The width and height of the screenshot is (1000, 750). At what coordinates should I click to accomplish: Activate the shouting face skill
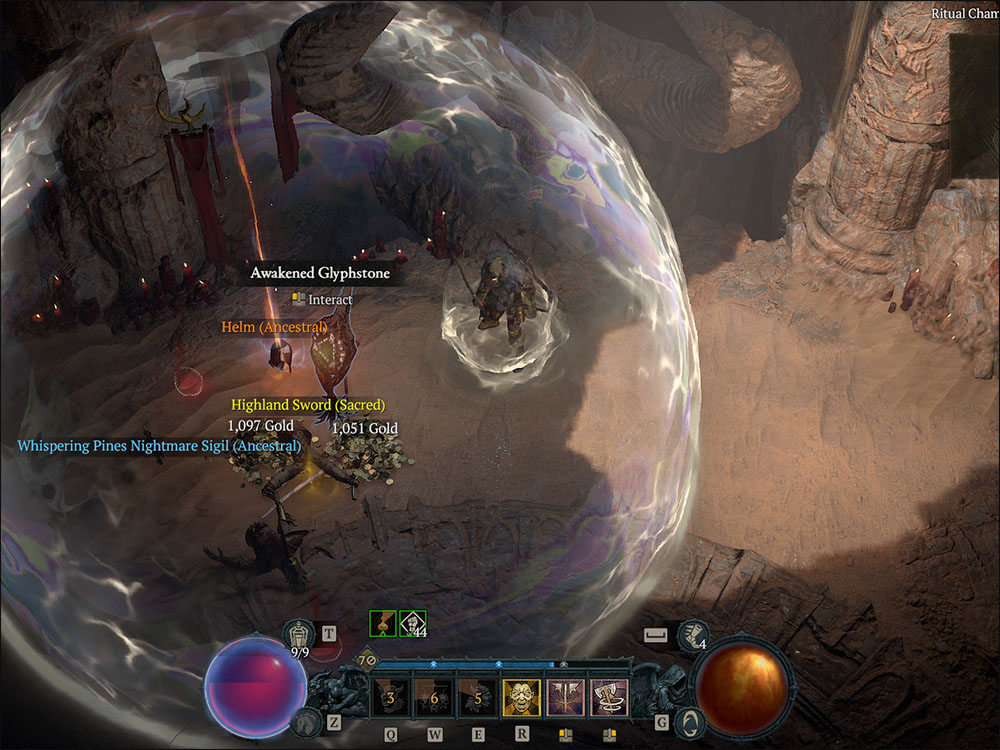pyautogui.click(x=522, y=698)
